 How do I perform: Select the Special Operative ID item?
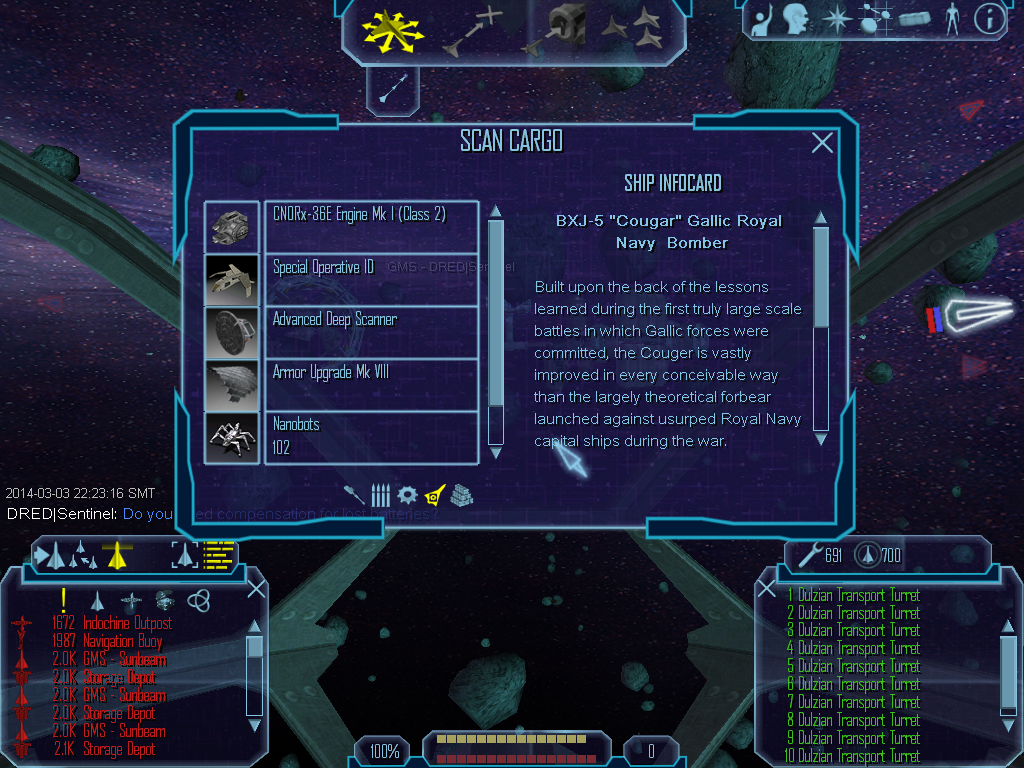[x=371, y=279]
